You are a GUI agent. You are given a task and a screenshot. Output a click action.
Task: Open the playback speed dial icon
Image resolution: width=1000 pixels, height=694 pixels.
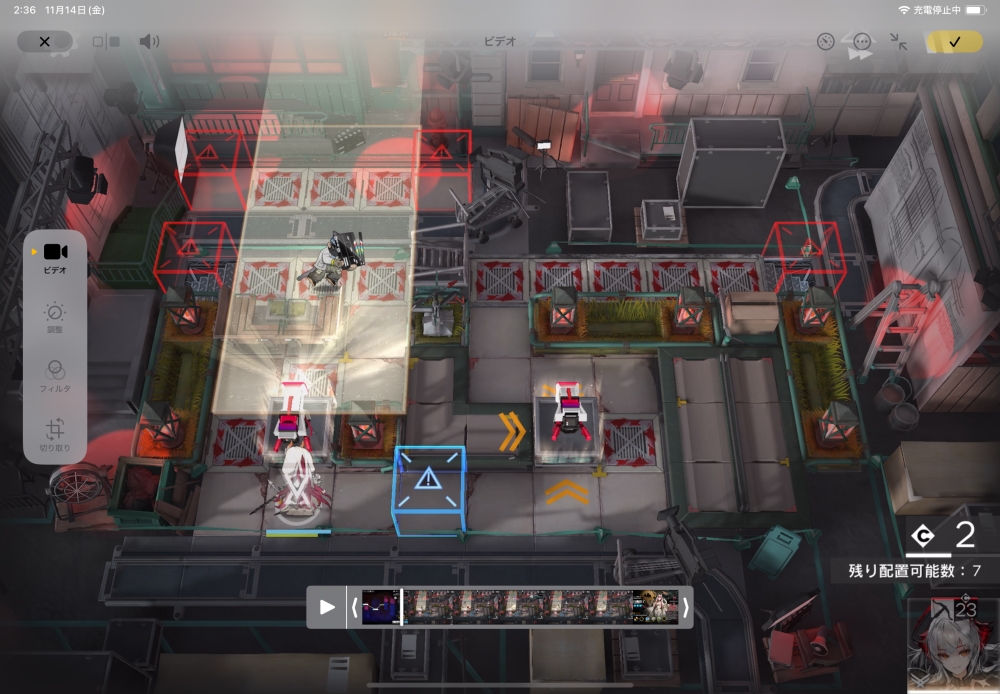pos(825,41)
